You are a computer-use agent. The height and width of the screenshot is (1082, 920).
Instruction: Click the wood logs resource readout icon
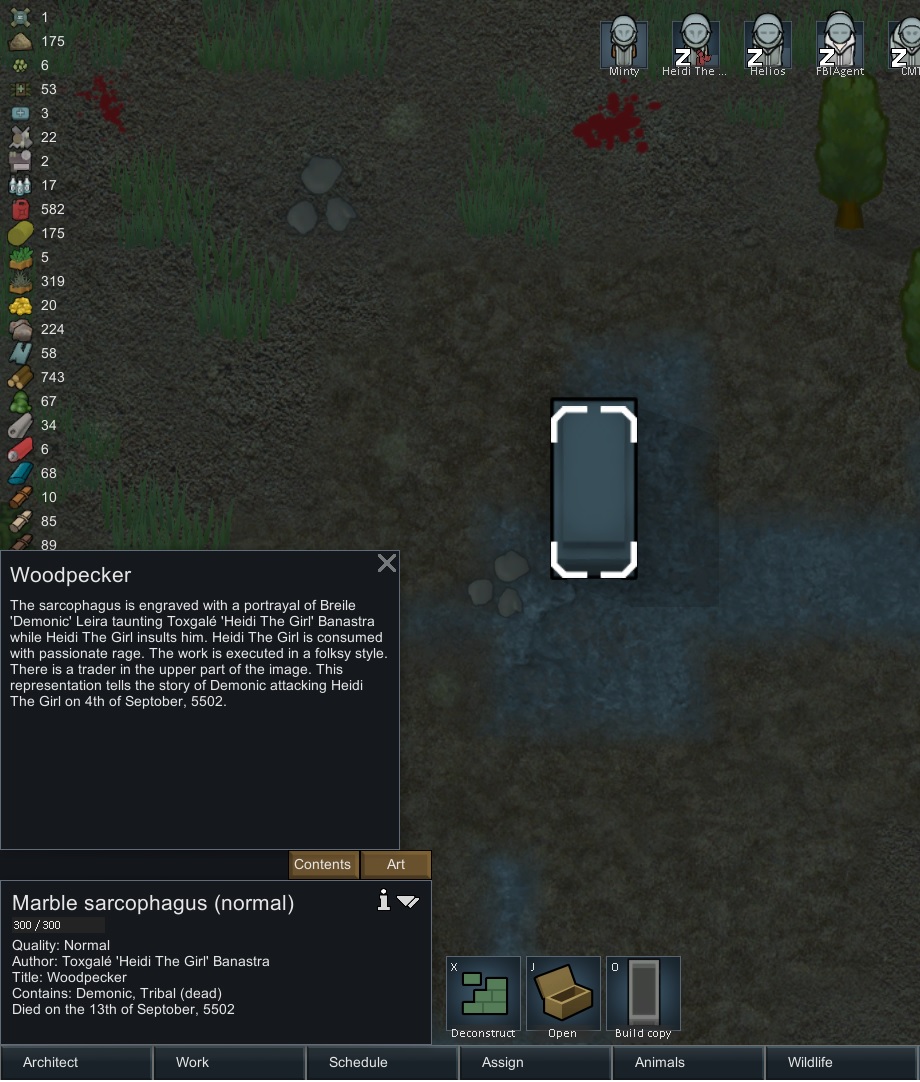tap(20, 377)
